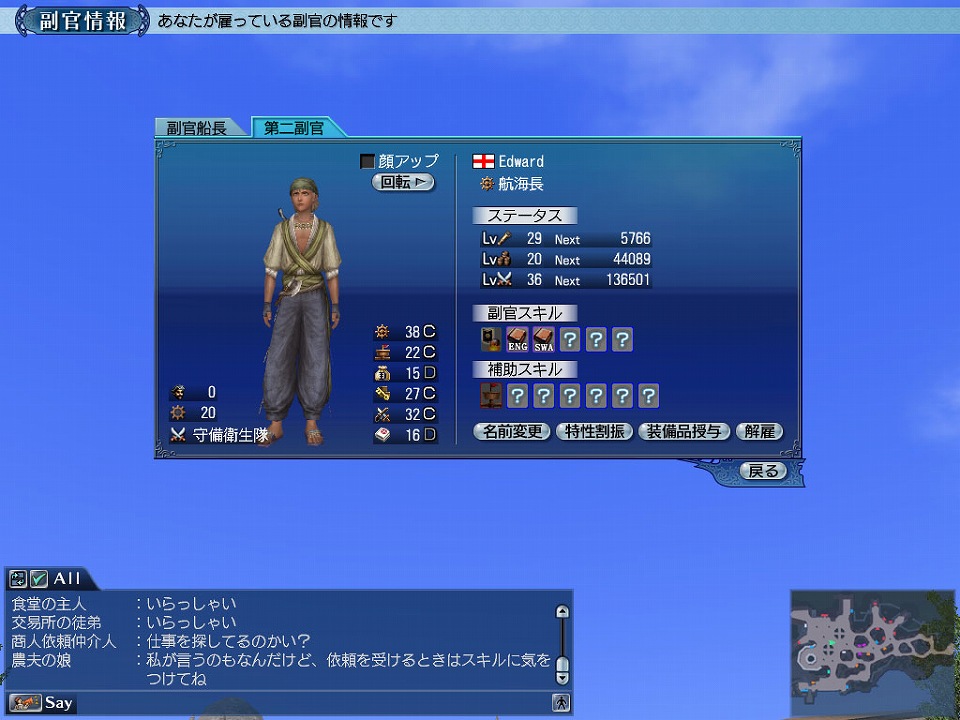Open the 特性割振 trait allocation
The width and height of the screenshot is (960, 720).
(x=594, y=432)
